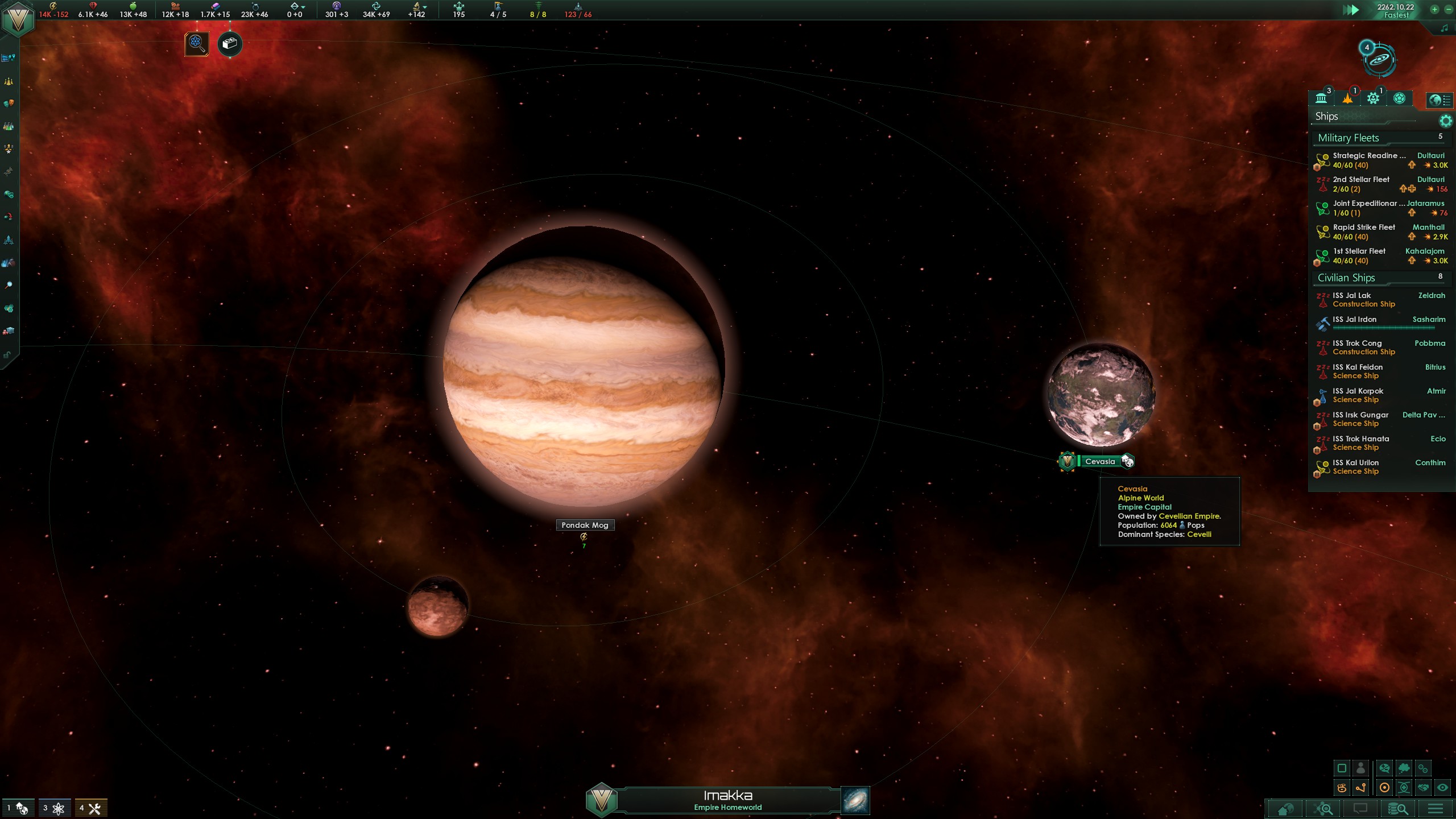
Task: Open the empire emblem government screen
Action: coord(18,19)
